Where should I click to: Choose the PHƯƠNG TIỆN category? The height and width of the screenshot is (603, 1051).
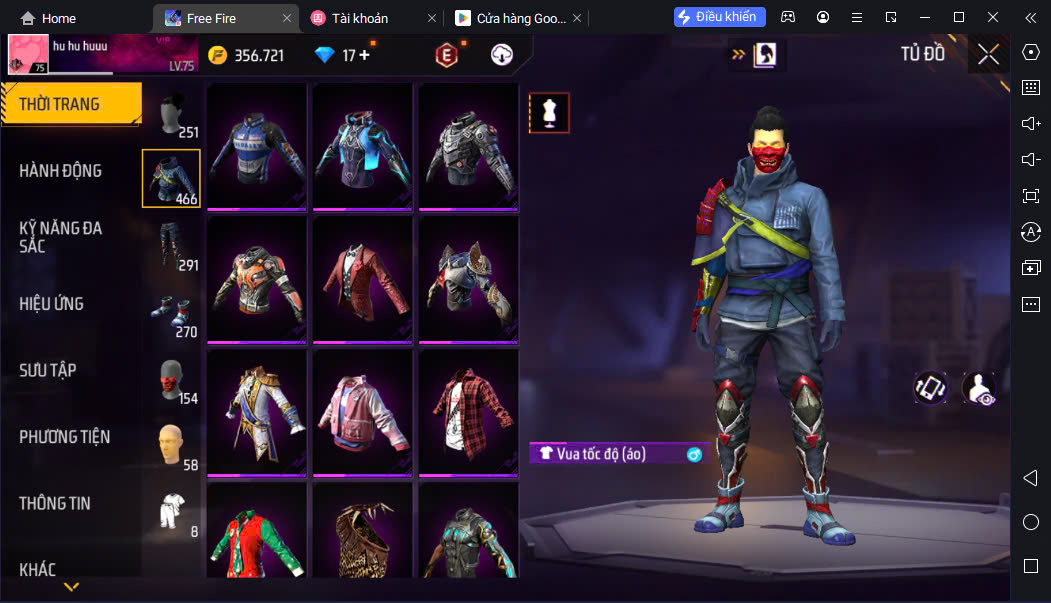coord(65,437)
